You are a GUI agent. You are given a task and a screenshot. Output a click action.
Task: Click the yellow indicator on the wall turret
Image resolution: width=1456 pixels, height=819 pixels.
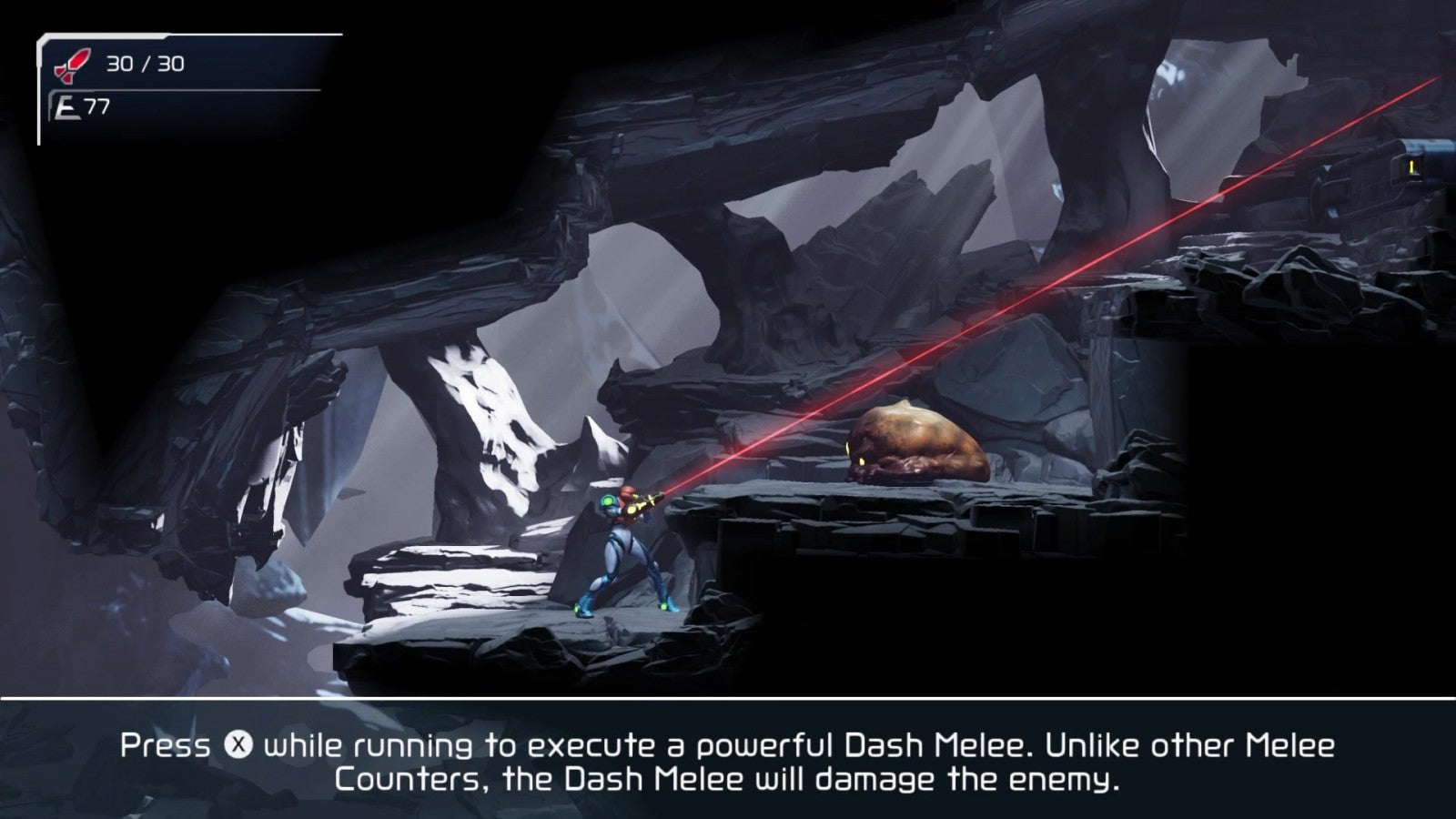coord(1411,167)
